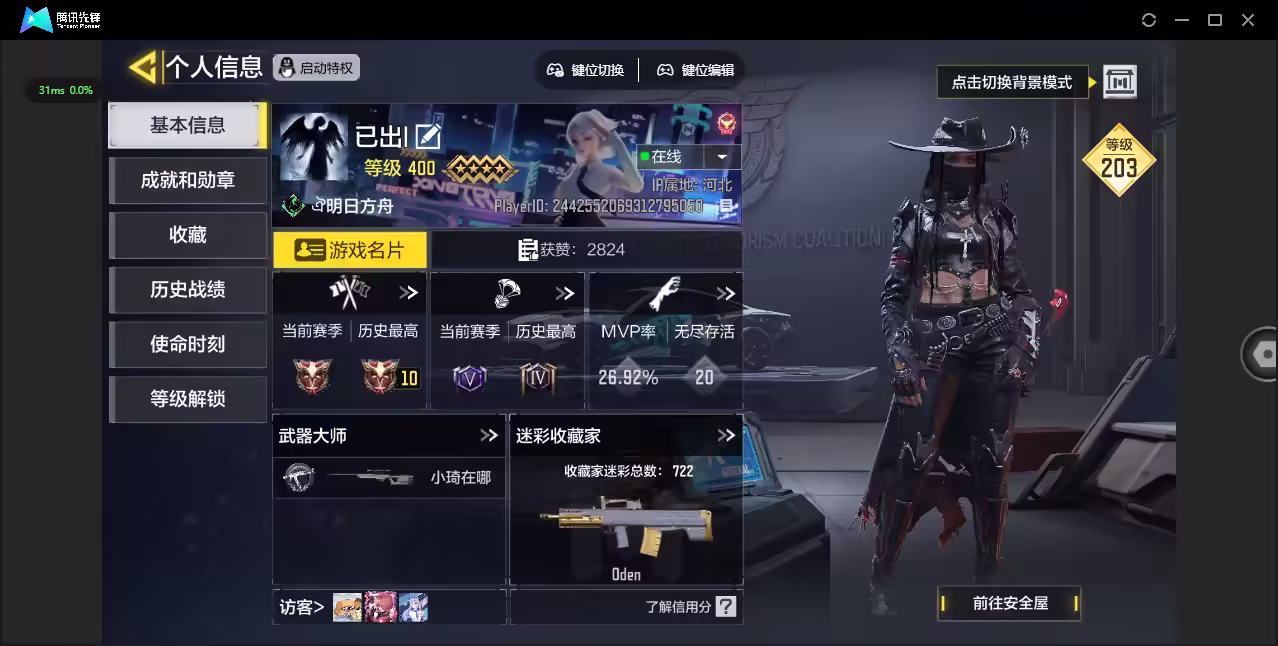The height and width of the screenshot is (646, 1278).
Task: Show the 历史战绩 tab
Action: pyautogui.click(x=187, y=290)
